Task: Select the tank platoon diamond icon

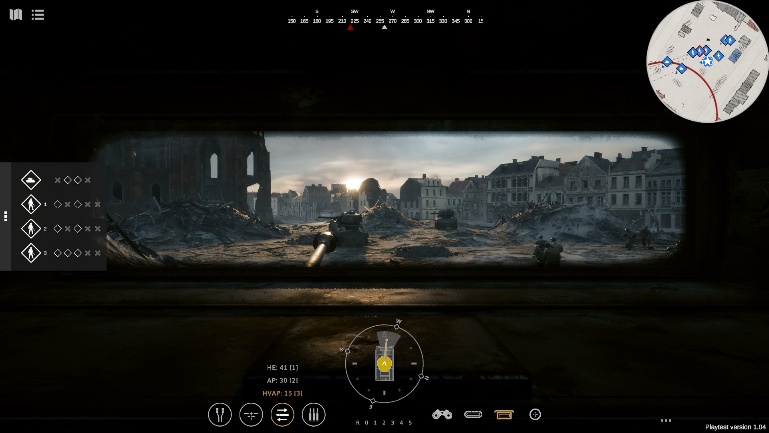Action: 31,180
